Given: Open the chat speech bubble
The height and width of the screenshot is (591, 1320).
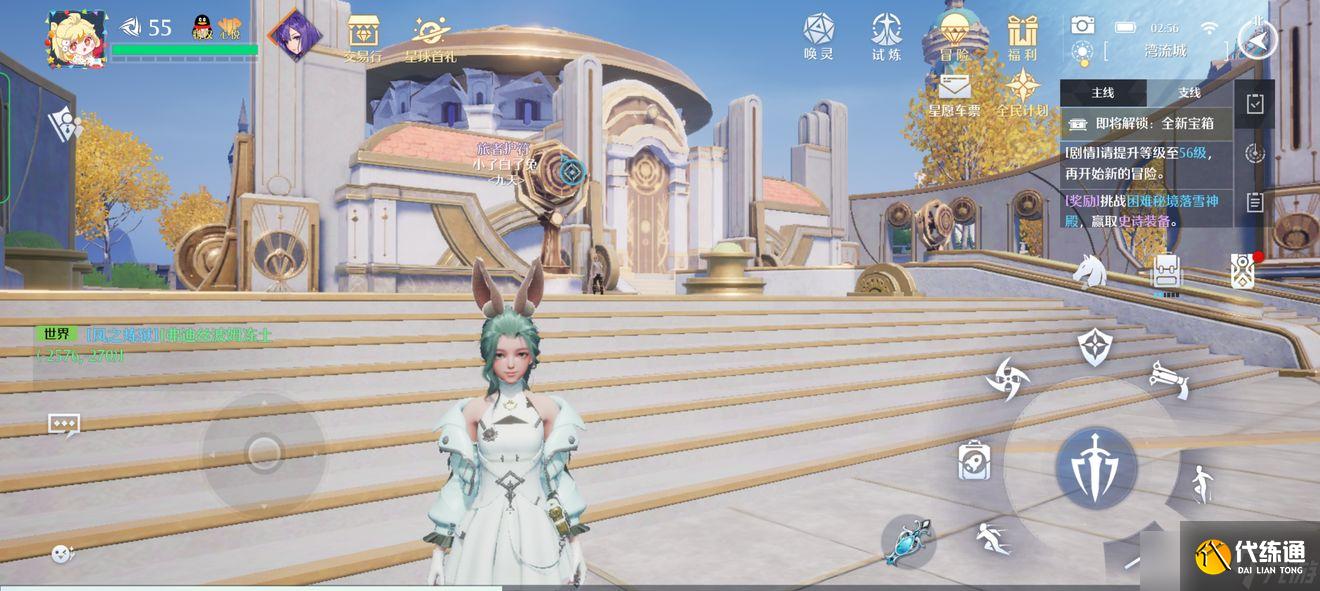Looking at the screenshot, I should (64, 425).
